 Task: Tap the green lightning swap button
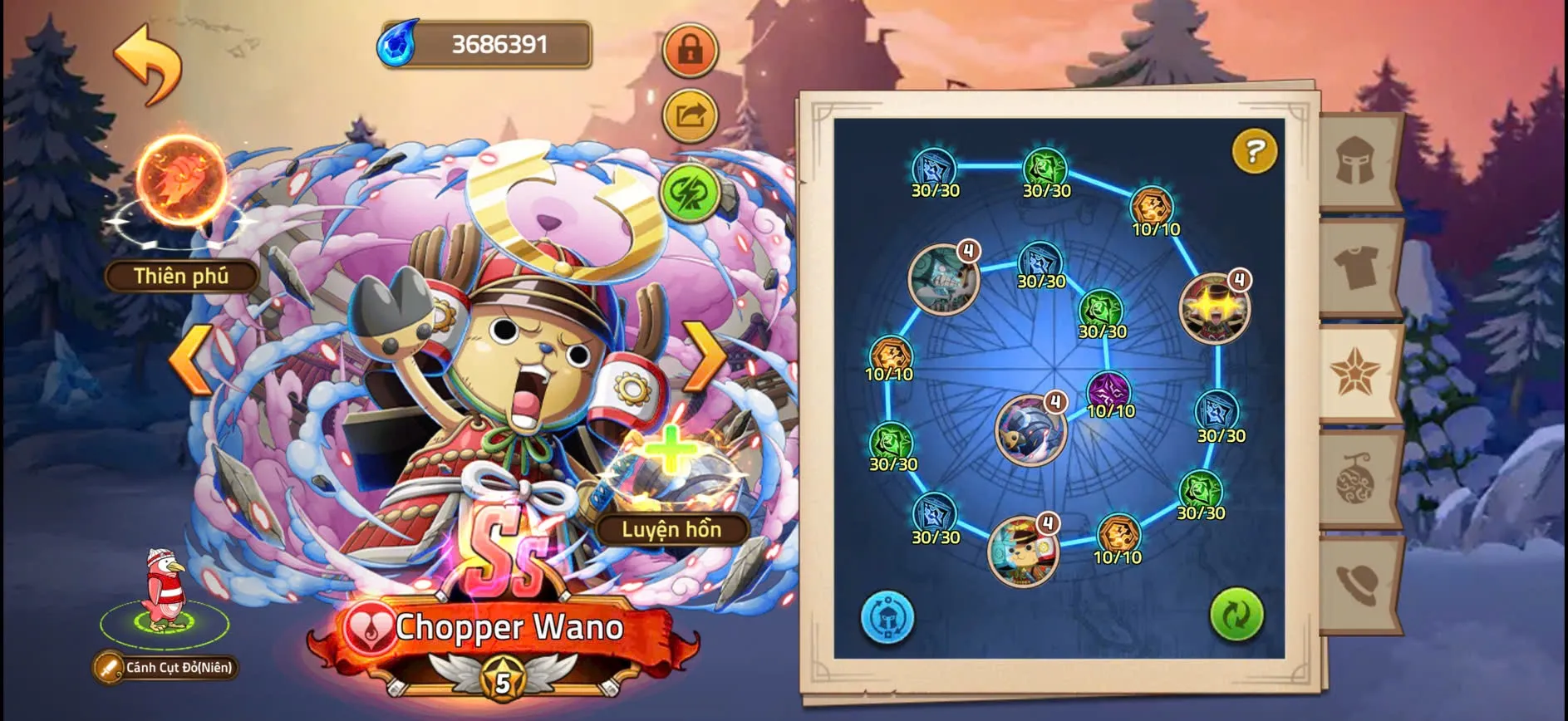690,193
